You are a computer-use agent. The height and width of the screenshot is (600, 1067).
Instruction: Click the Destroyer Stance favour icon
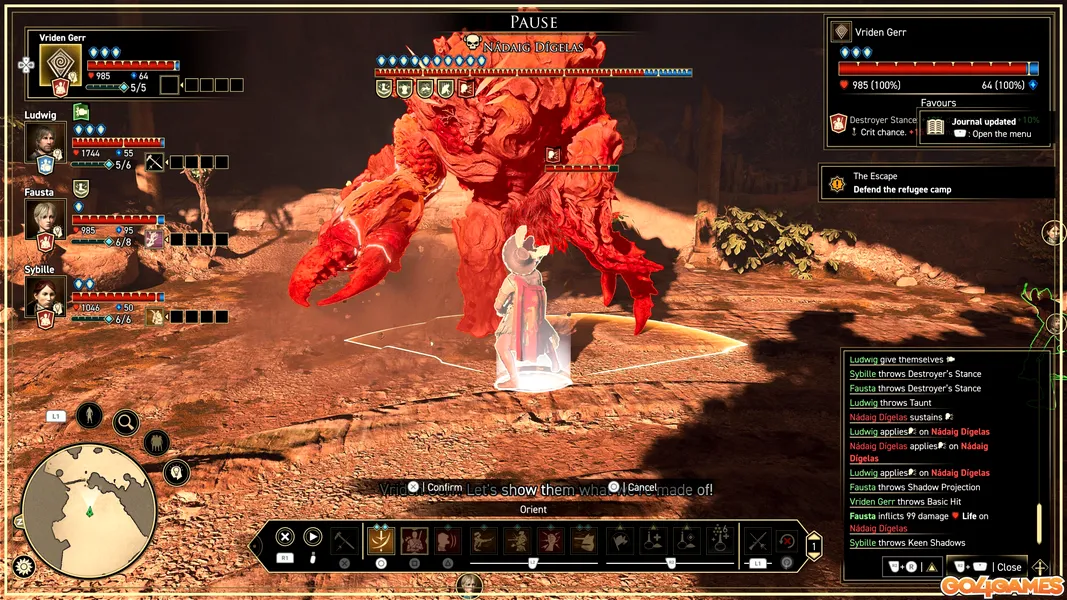tap(838, 125)
